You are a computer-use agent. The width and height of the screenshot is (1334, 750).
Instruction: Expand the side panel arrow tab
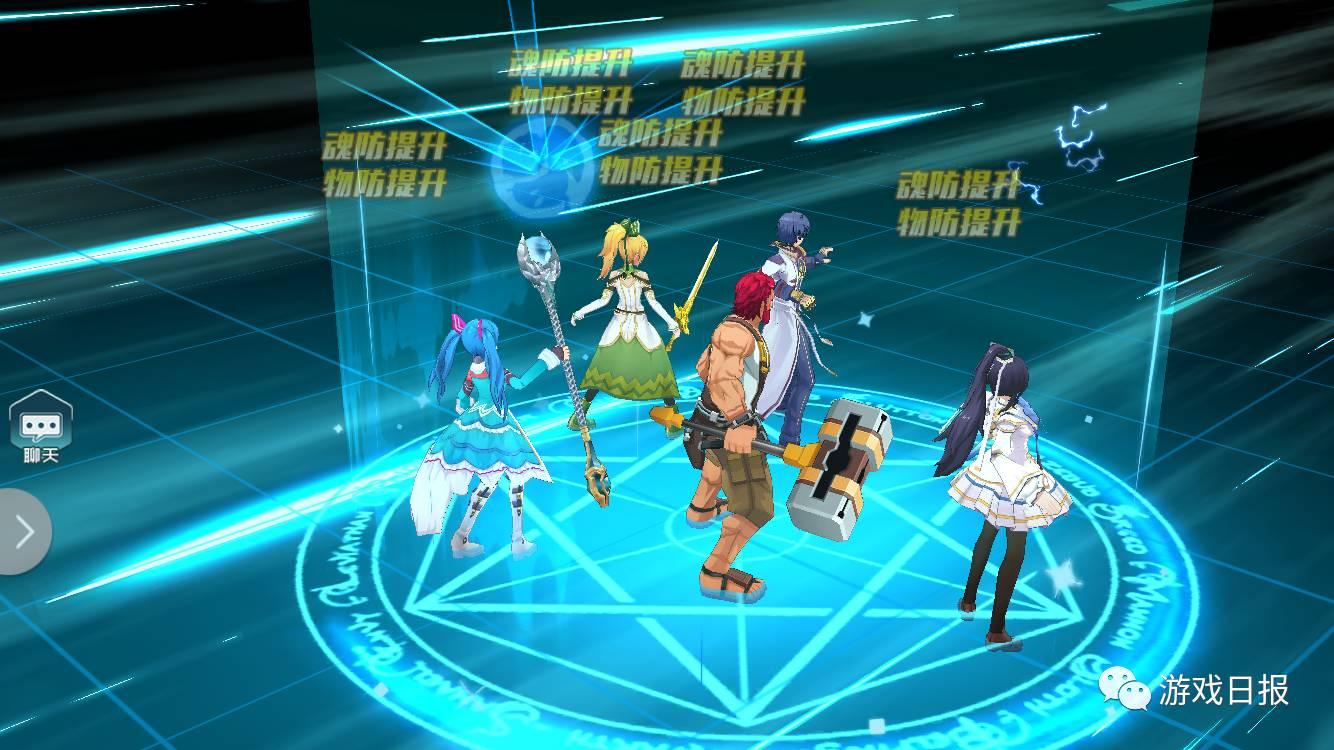coord(24,531)
